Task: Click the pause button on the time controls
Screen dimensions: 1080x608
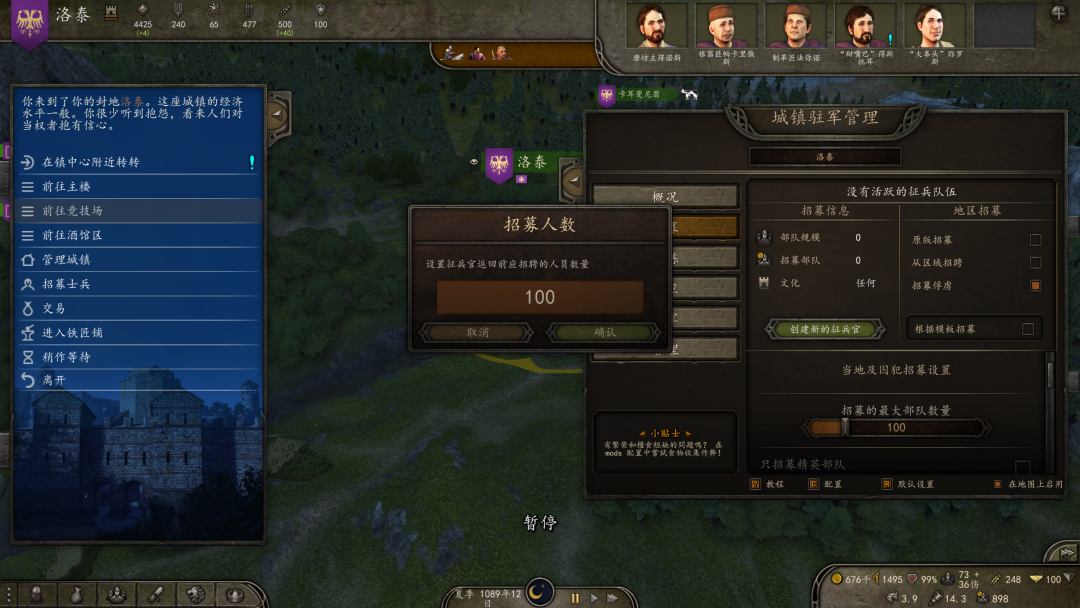Action: [575, 598]
